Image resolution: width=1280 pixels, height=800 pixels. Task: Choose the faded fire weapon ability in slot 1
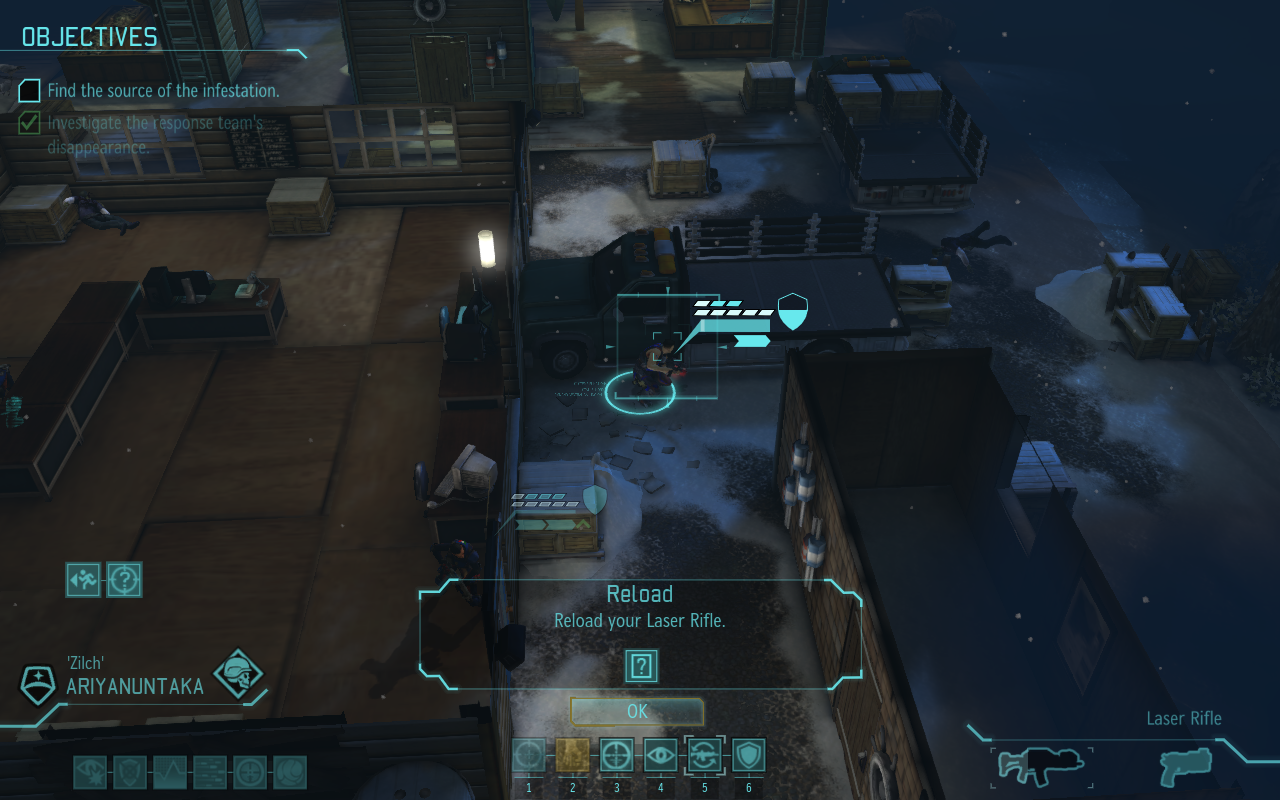click(529, 755)
